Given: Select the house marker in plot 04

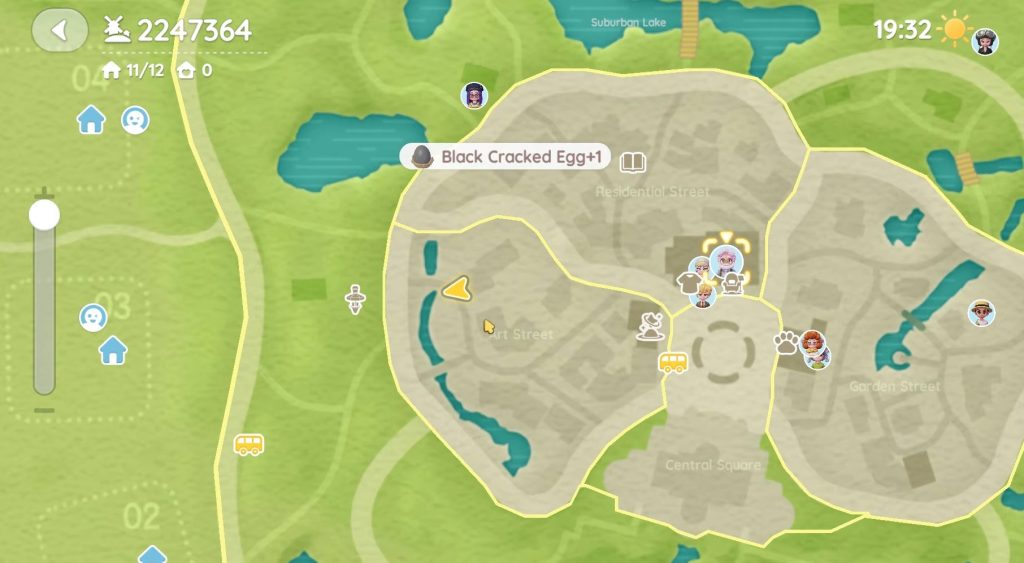Looking at the screenshot, I should [91, 121].
